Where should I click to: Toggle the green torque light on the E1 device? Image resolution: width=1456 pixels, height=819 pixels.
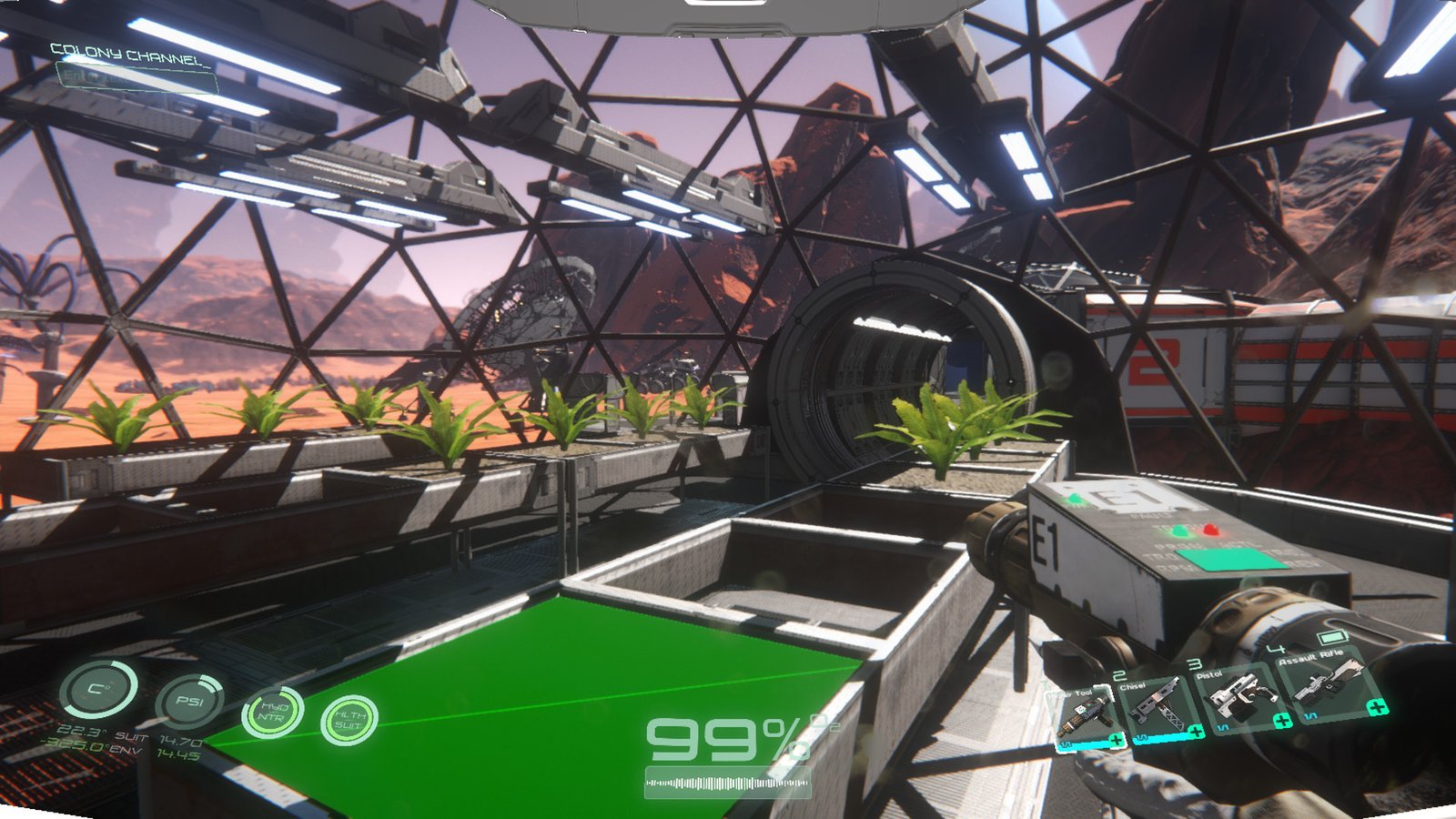[x=1180, y=532]
